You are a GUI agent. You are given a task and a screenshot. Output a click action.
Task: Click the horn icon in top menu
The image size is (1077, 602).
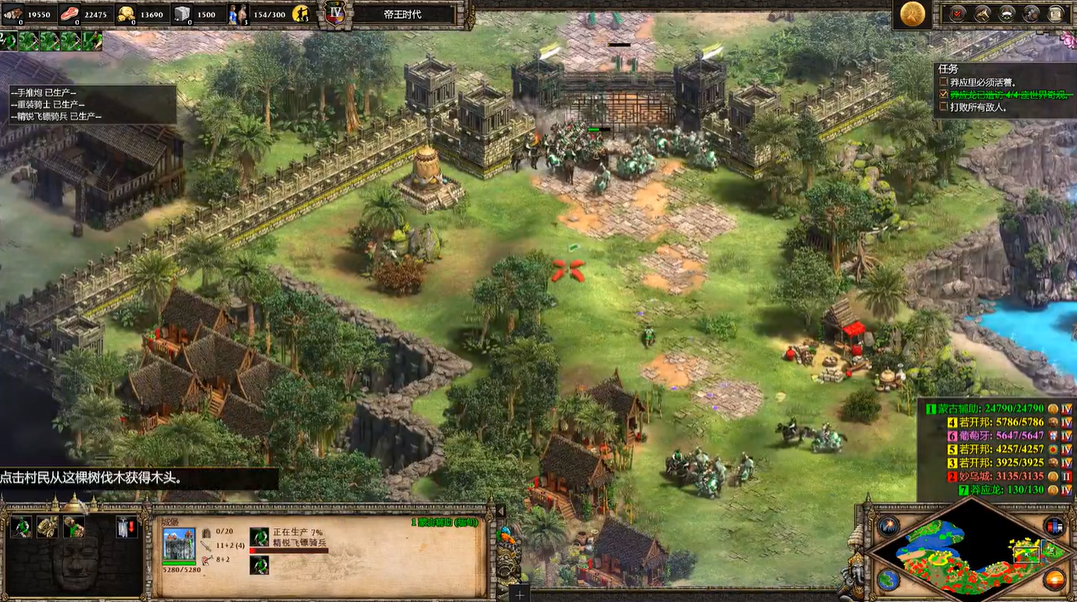982,13
